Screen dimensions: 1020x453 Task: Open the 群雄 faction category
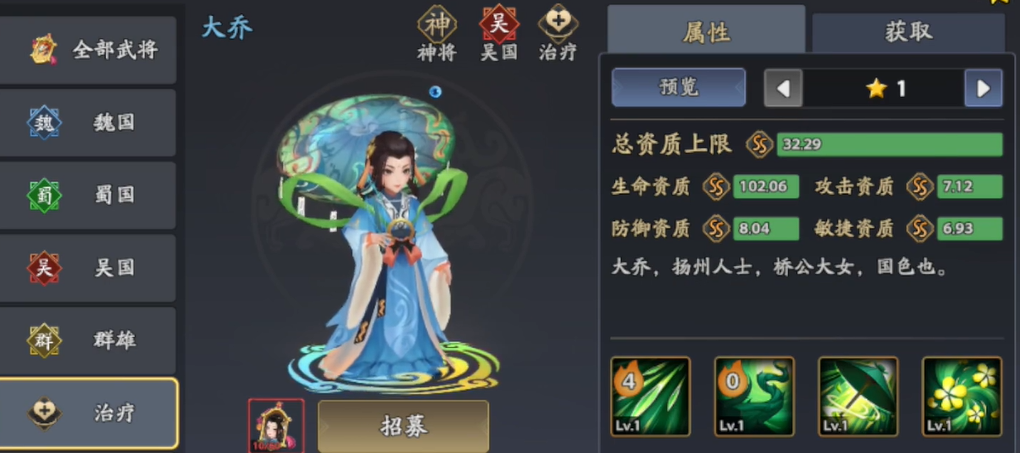pyautogui.click(x=89, y=340)
